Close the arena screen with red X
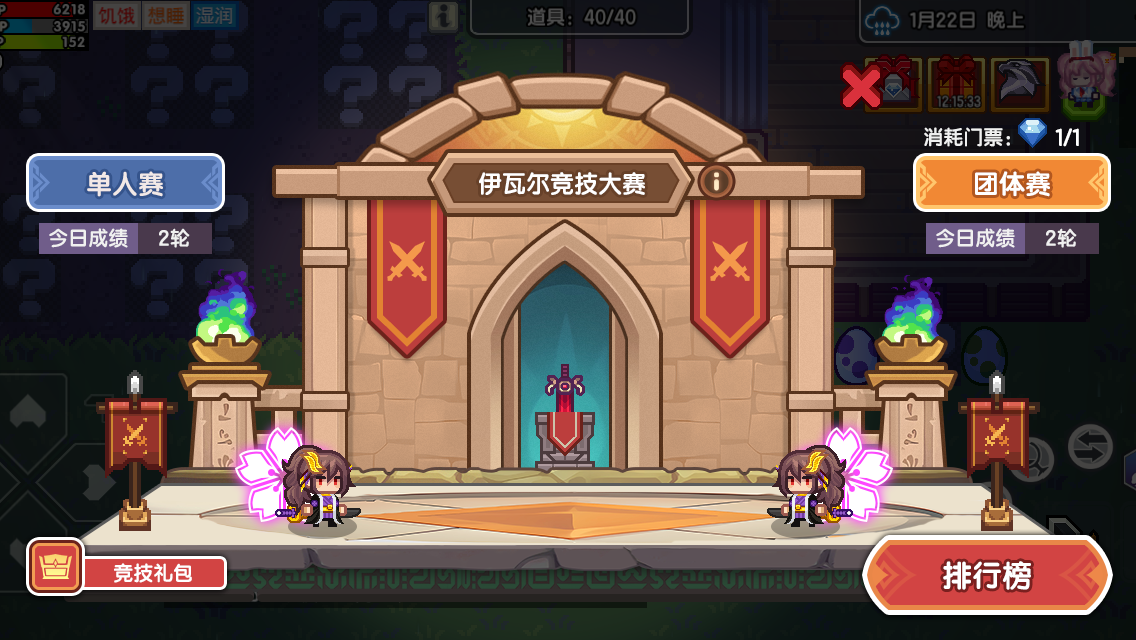Image resolution: width=1136 pixels, height=640 pixels. coord(860,87)
